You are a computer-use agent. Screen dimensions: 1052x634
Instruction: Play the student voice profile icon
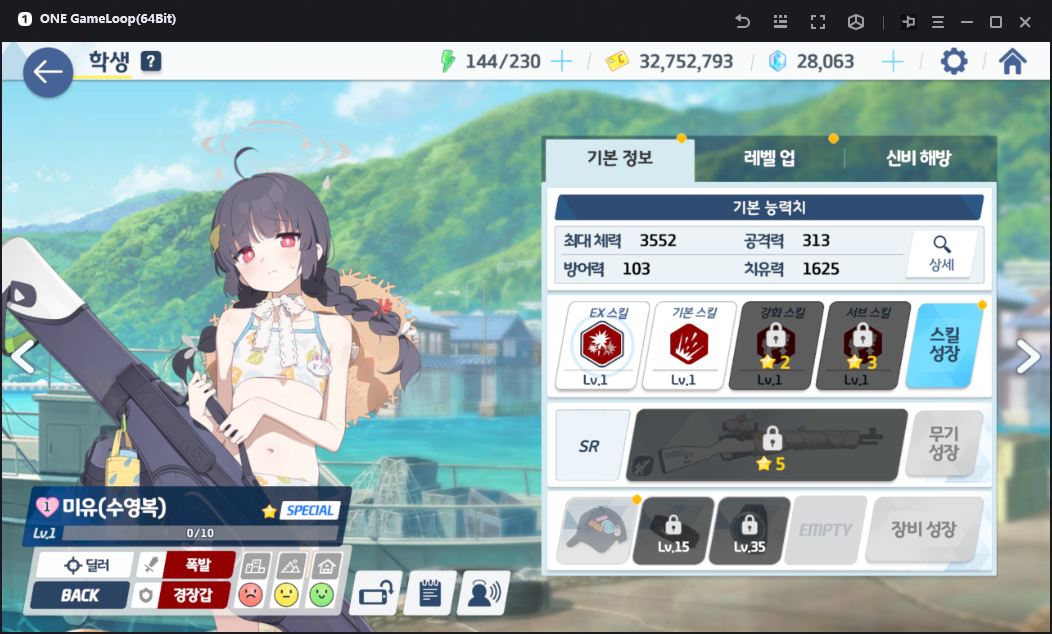coord(483,593)
